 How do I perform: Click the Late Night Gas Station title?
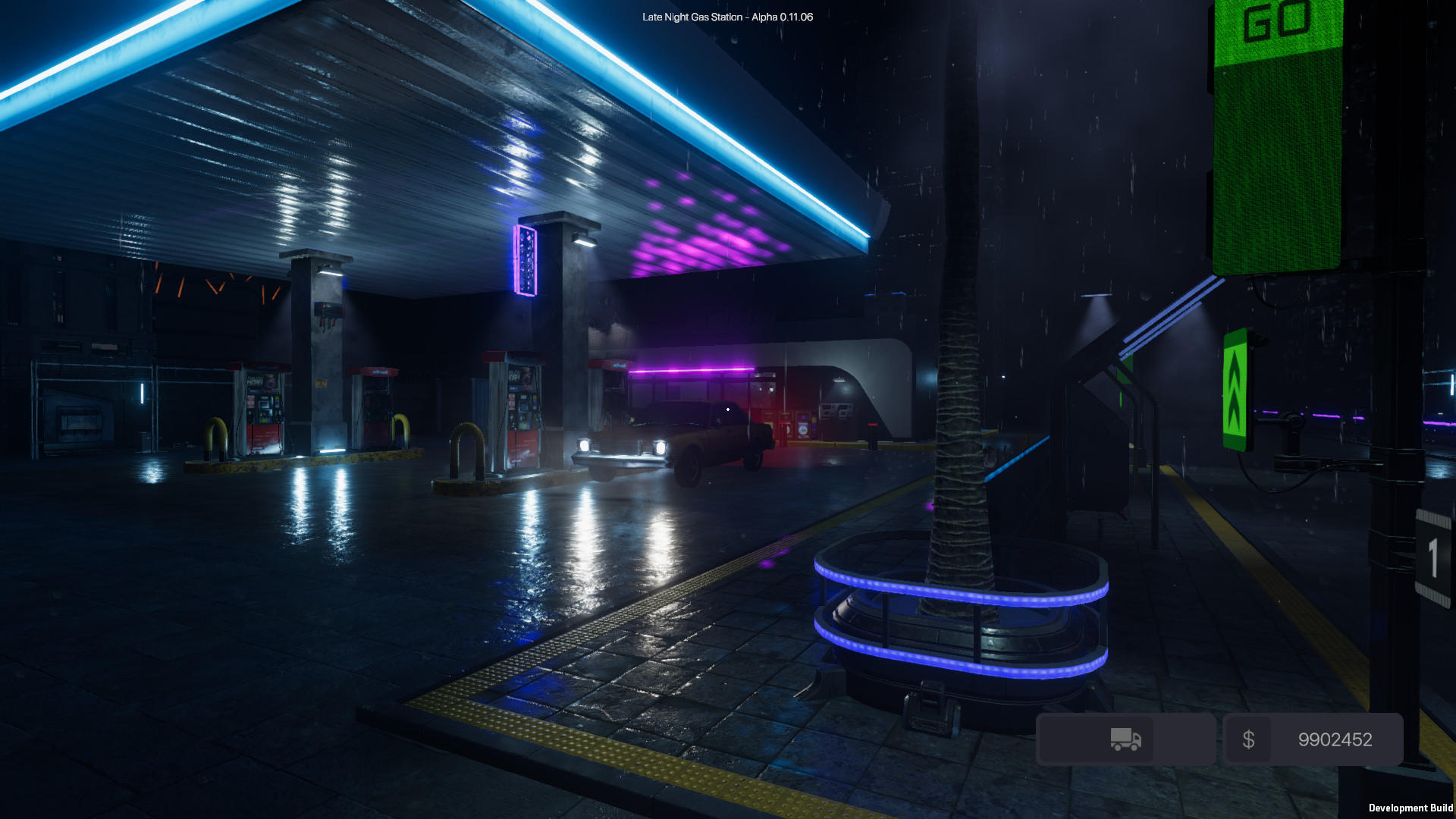pyautogui.click(x=726, y=14)
